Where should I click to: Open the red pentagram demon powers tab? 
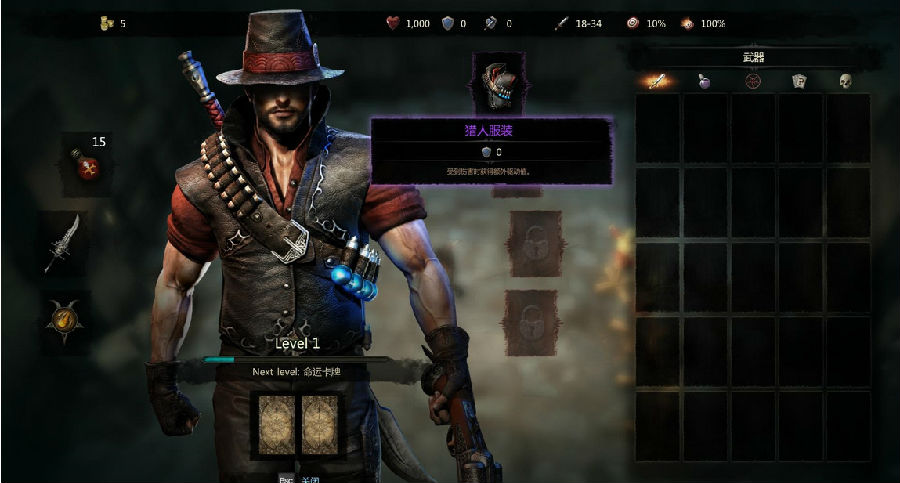pos(753,81)
